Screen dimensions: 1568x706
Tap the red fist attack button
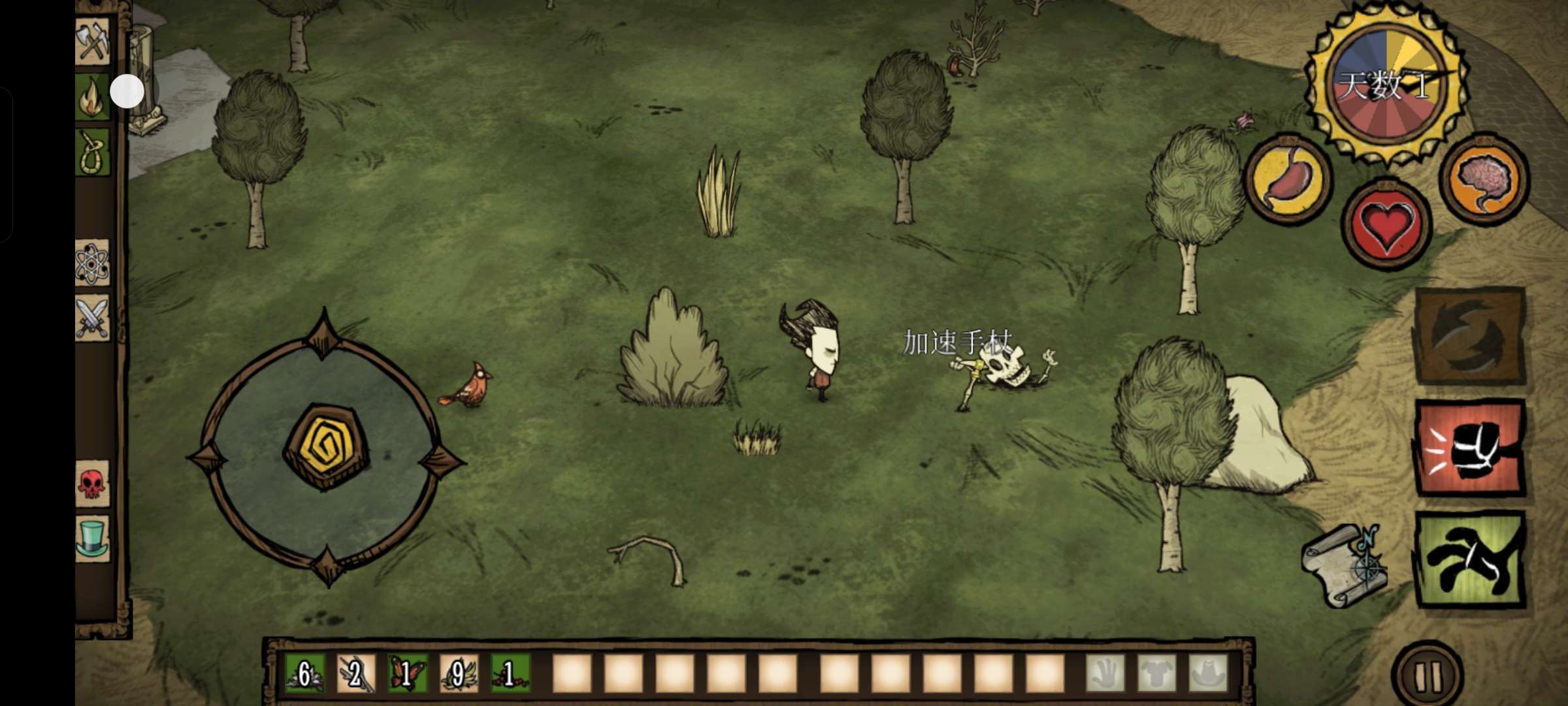[x=1470, y=448]
